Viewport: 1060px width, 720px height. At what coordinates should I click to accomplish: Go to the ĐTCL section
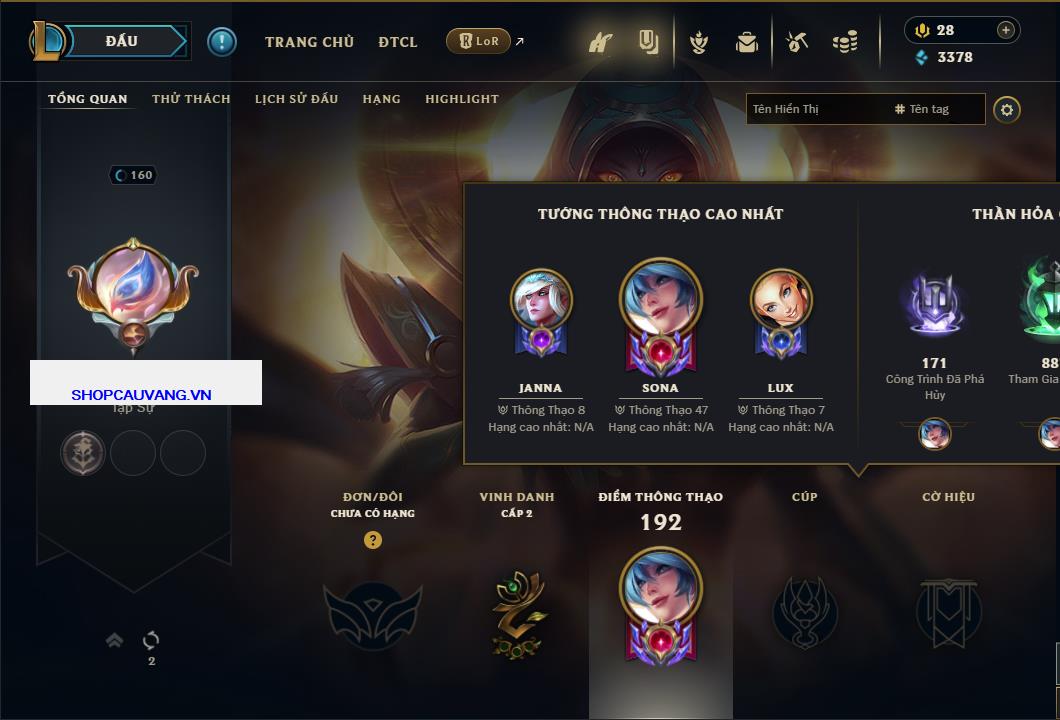[x=398, y=42]
